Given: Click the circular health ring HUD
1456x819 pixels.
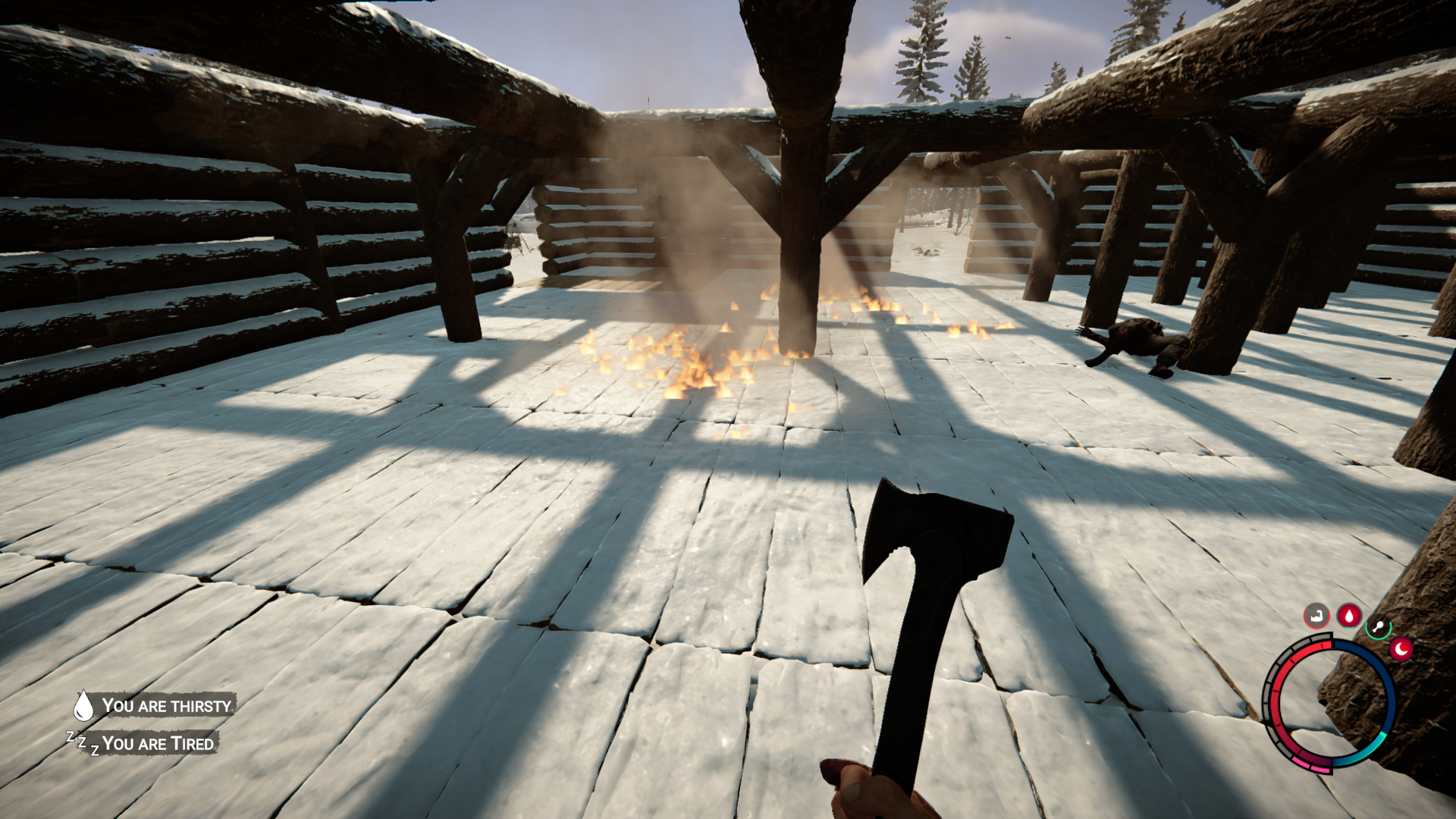Looking at the screenshot, I should pos(1276,692).
